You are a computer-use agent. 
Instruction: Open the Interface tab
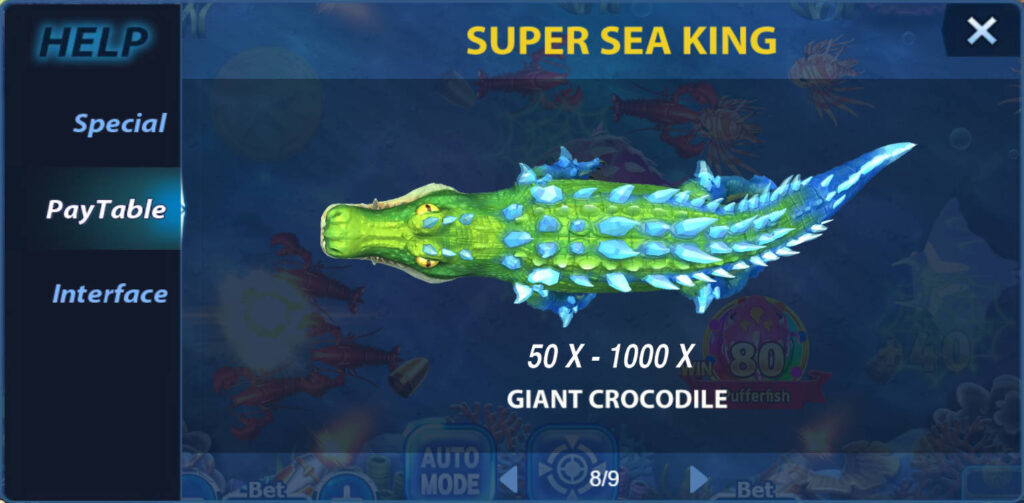[109, 294]
